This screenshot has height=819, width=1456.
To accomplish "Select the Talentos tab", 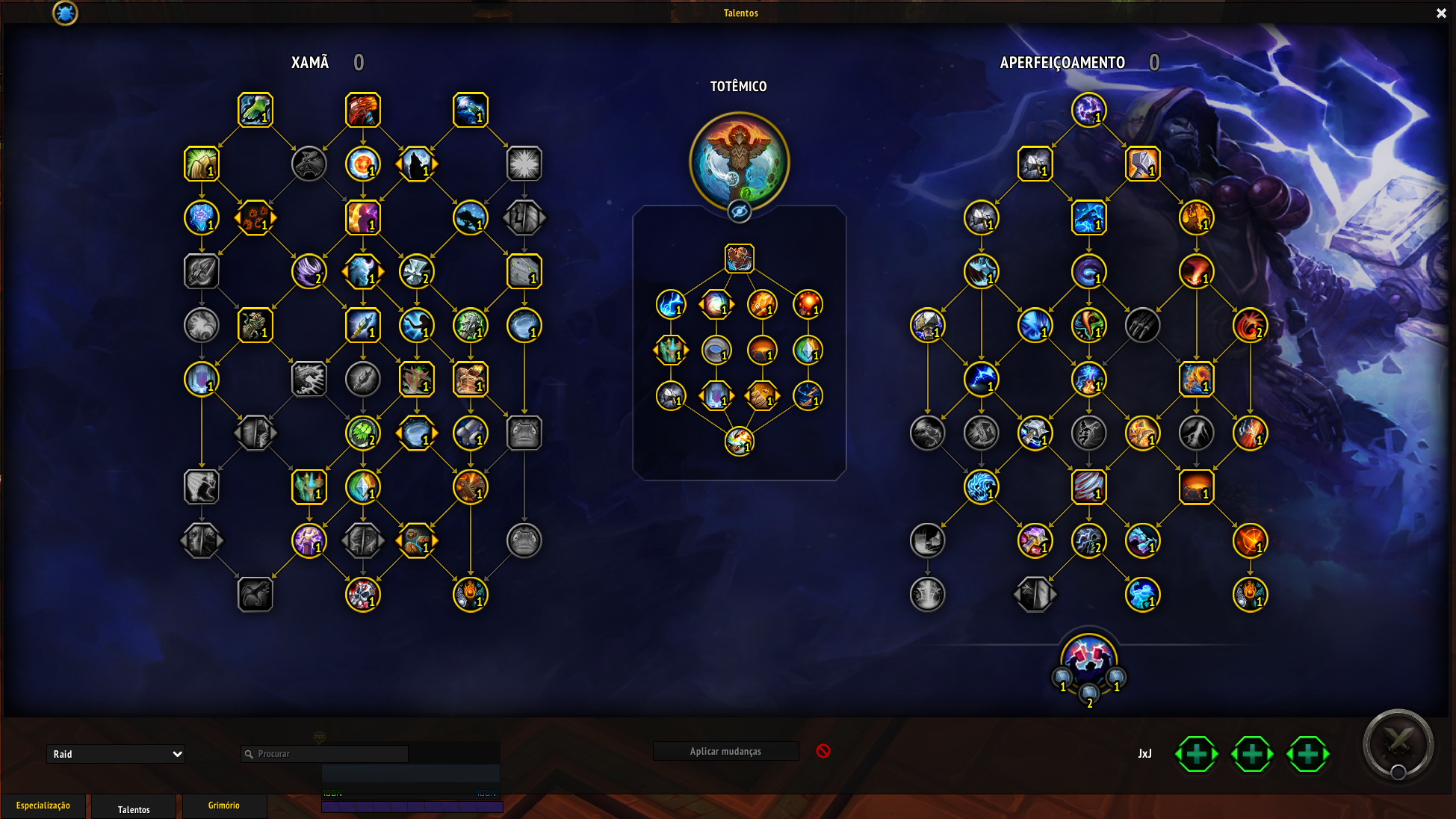I will coord(134,809).
